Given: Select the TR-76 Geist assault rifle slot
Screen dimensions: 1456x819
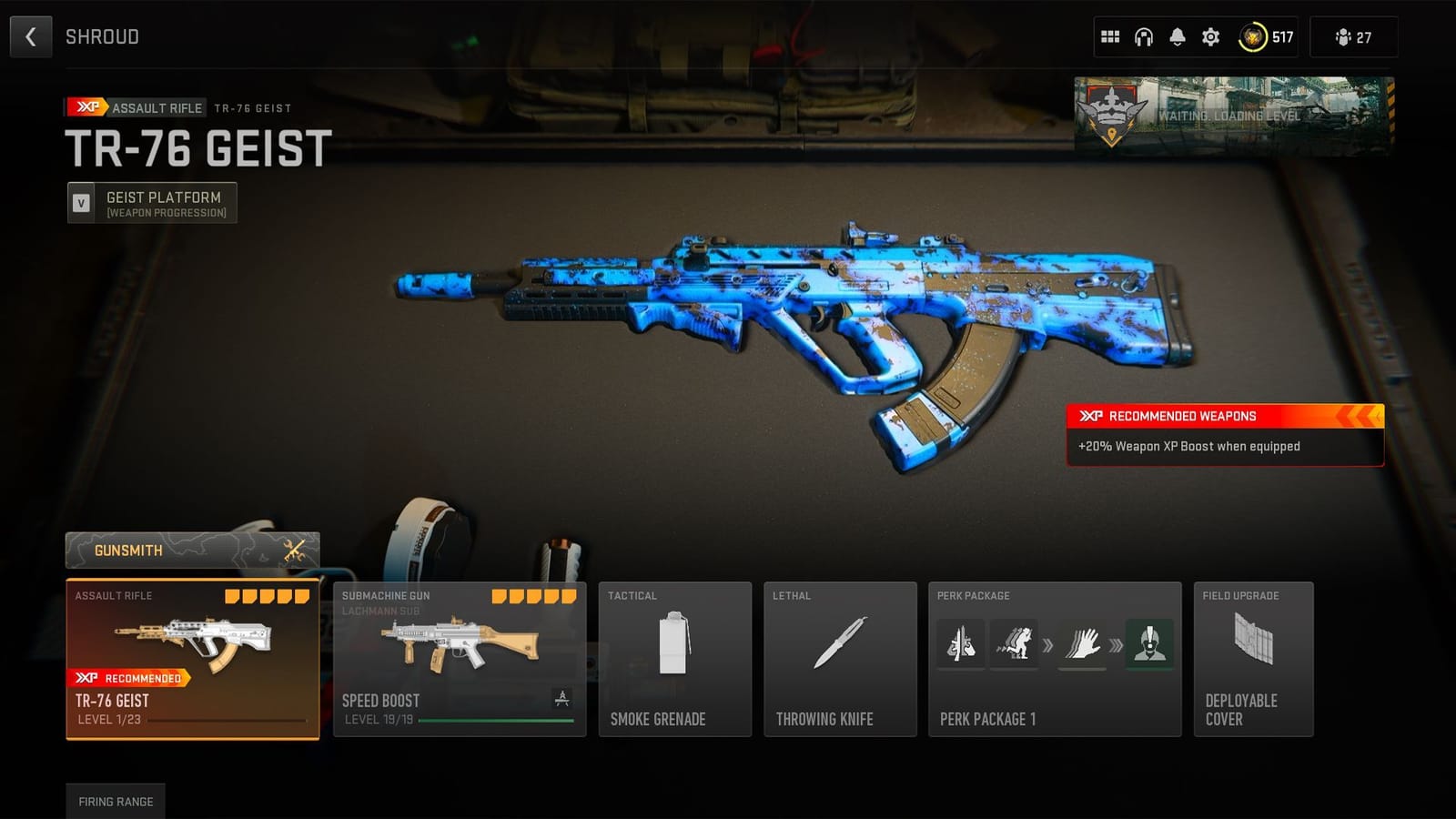Looking at the screenshot, I should [191, 660].
